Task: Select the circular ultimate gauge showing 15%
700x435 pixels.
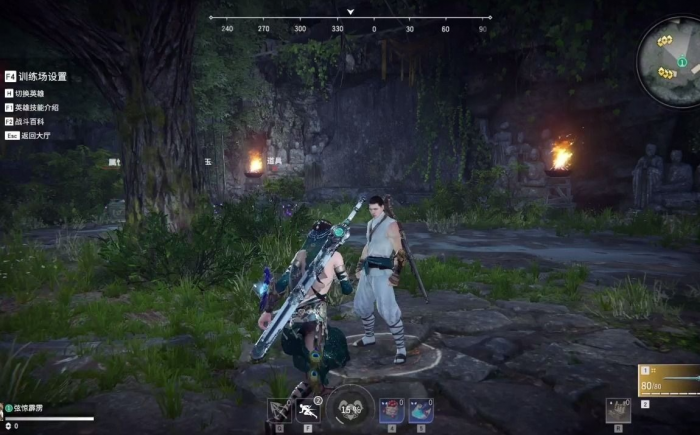Action: pyautogui.click(x=350, y=408)
